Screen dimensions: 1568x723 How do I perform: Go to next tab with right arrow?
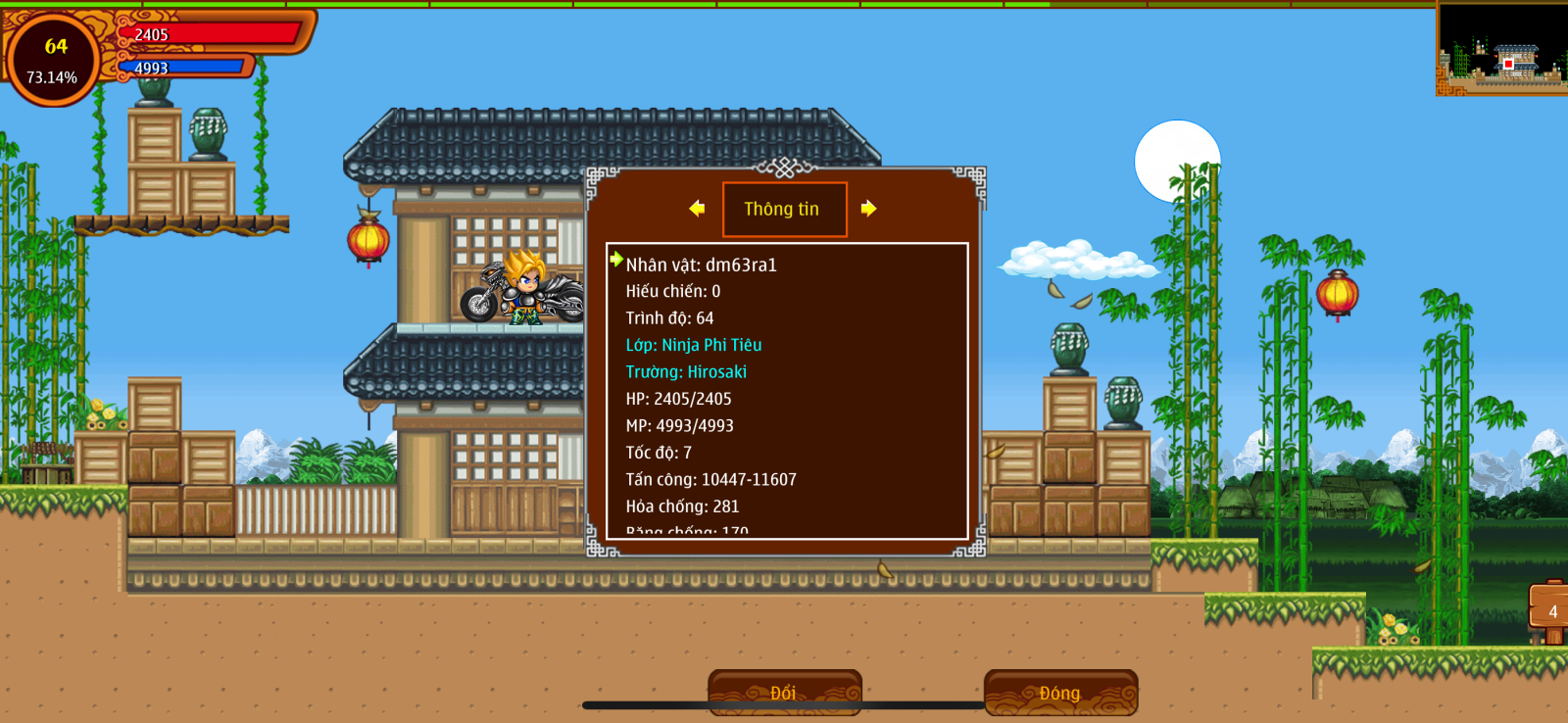point(868,209)
